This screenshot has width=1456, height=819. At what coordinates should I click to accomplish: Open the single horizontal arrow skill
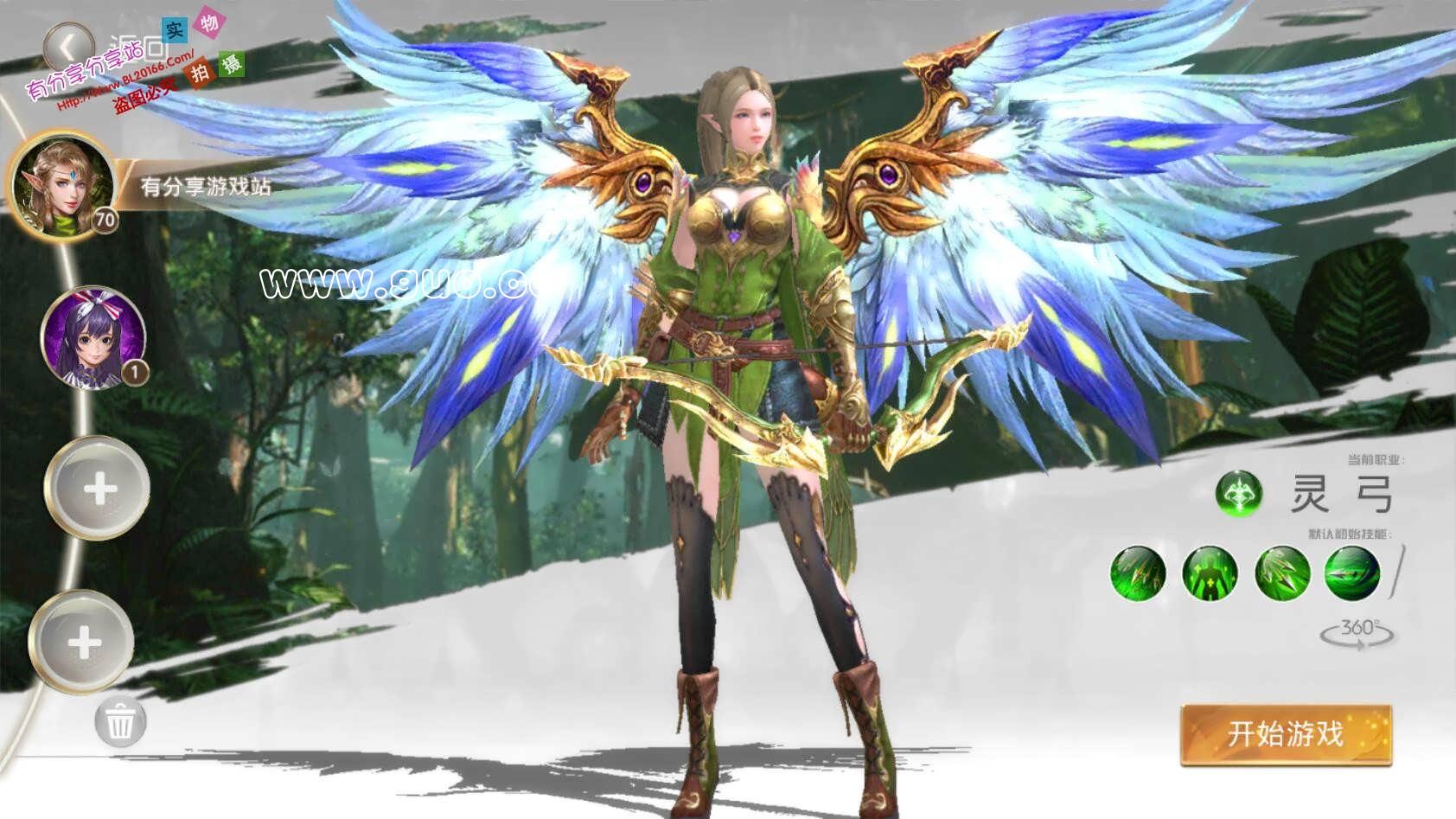click(x=1352, y=573)
